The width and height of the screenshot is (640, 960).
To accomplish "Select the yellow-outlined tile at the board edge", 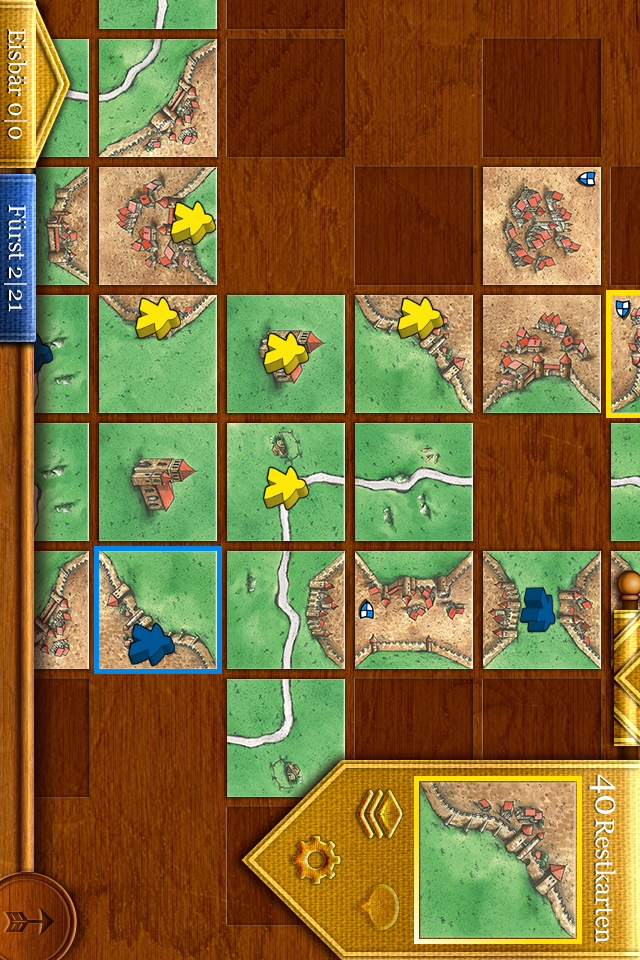I will pos(624,354).
